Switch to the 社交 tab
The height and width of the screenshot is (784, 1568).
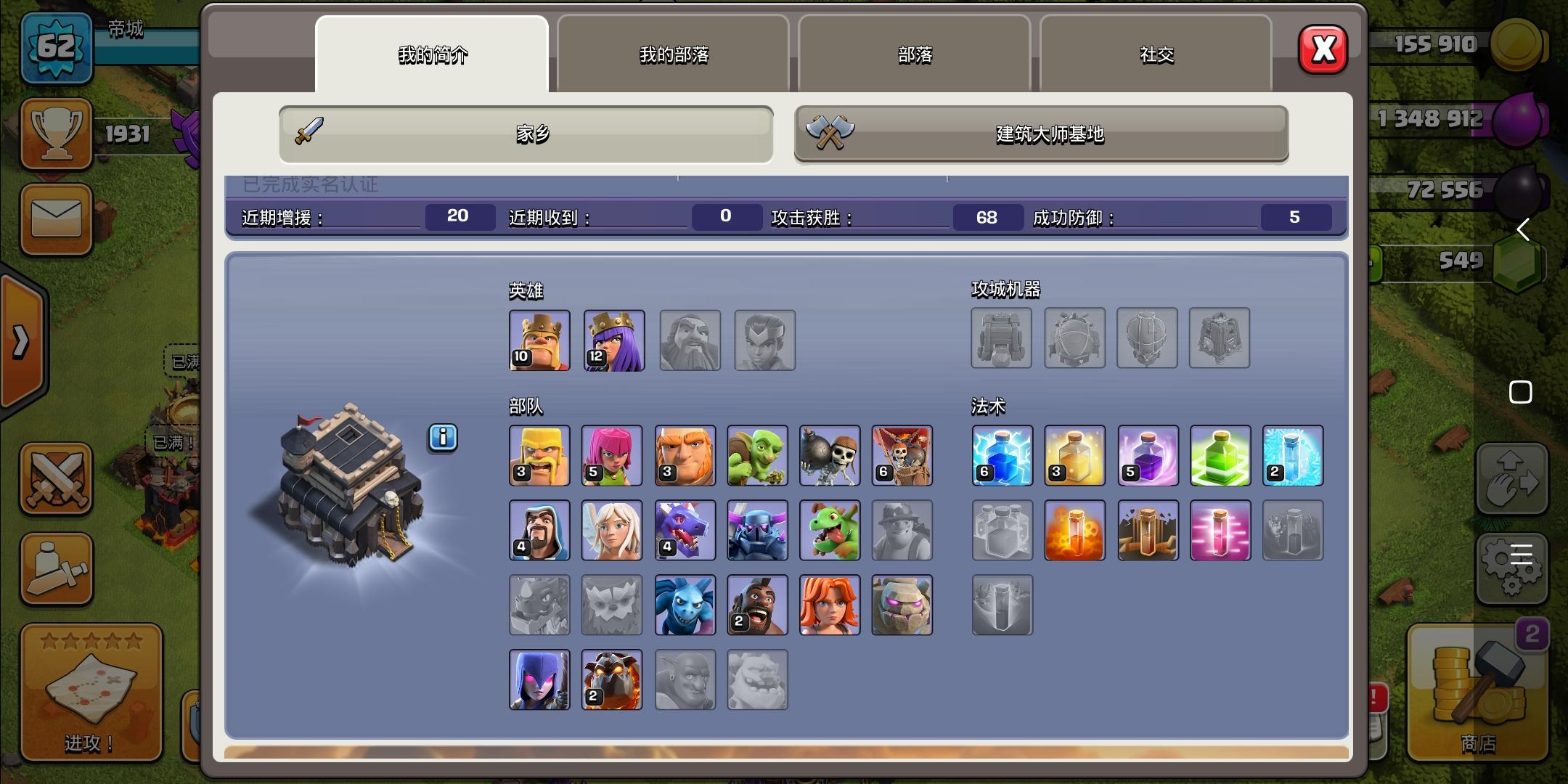pyautogui.click(x=1156, y=54)
